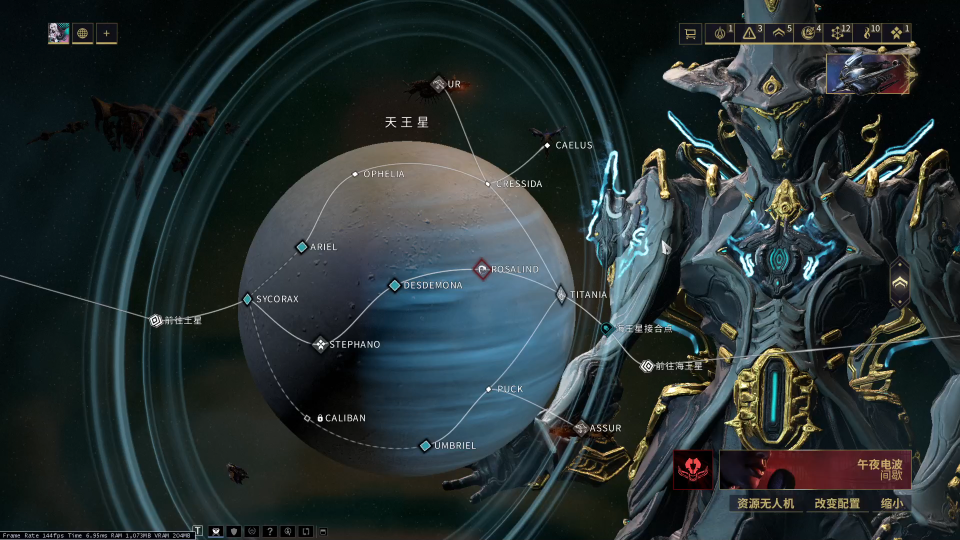Viewport: 960px width, 540px height.
Task: Open the 资源无人机 button
Action: (x=765, y=503)
